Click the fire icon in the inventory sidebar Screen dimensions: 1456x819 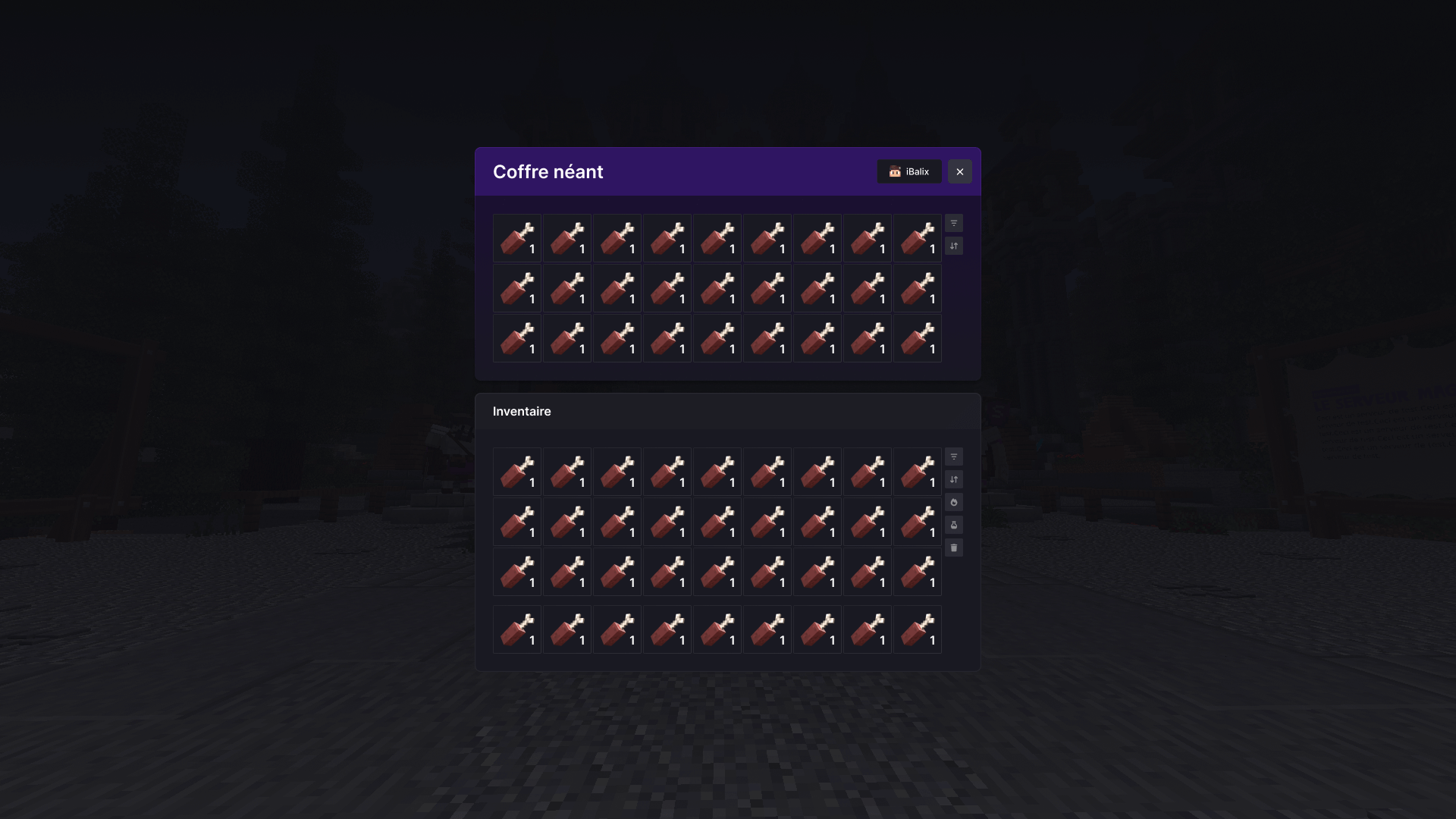pos(953,502)
